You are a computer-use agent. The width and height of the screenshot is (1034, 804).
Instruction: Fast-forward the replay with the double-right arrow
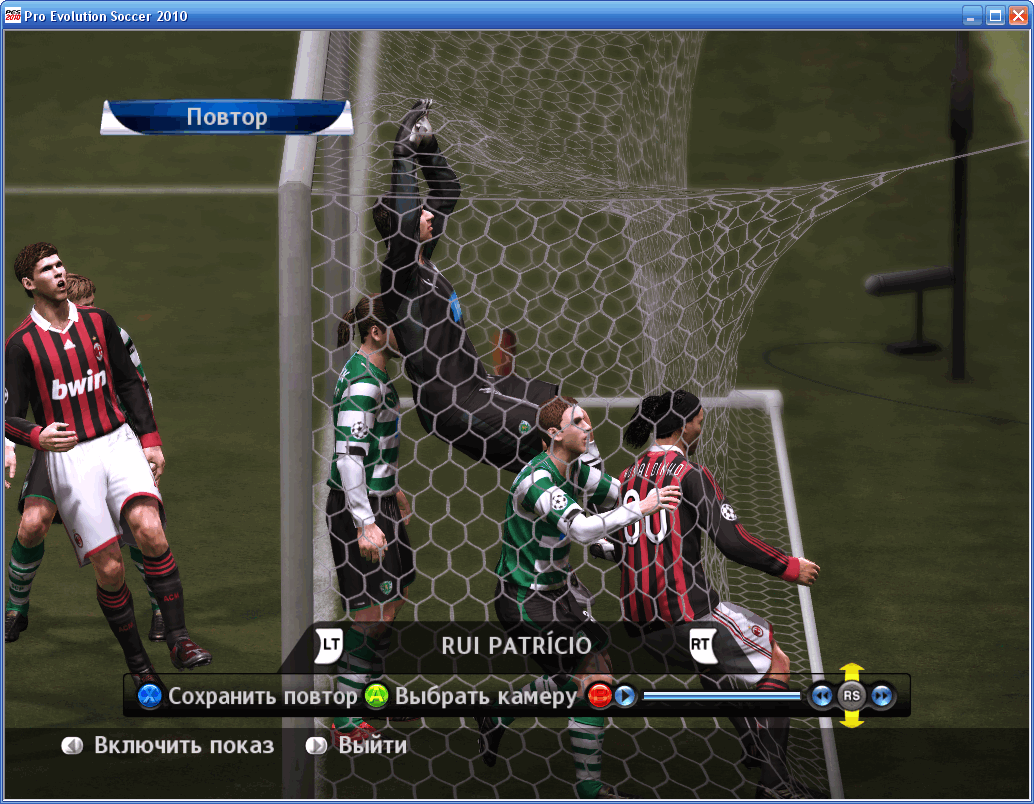coord(882,696)
